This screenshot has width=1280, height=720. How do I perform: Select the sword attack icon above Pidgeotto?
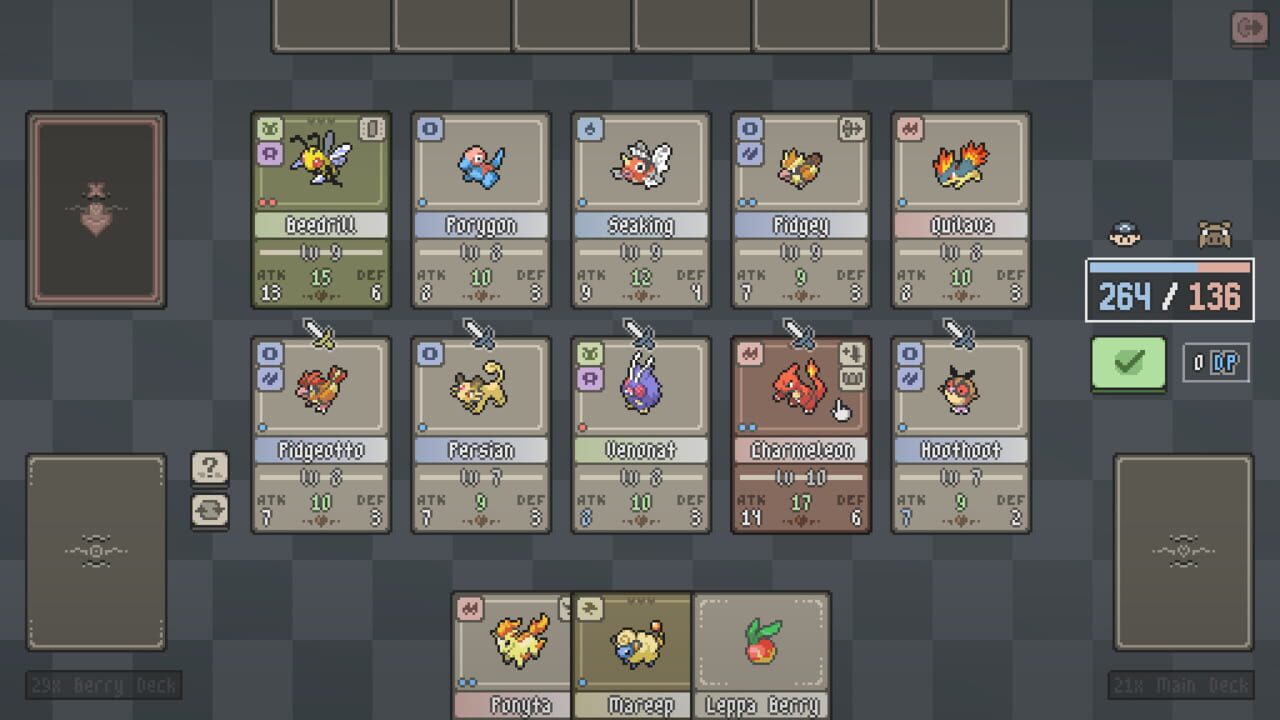[x=320, y=332]
